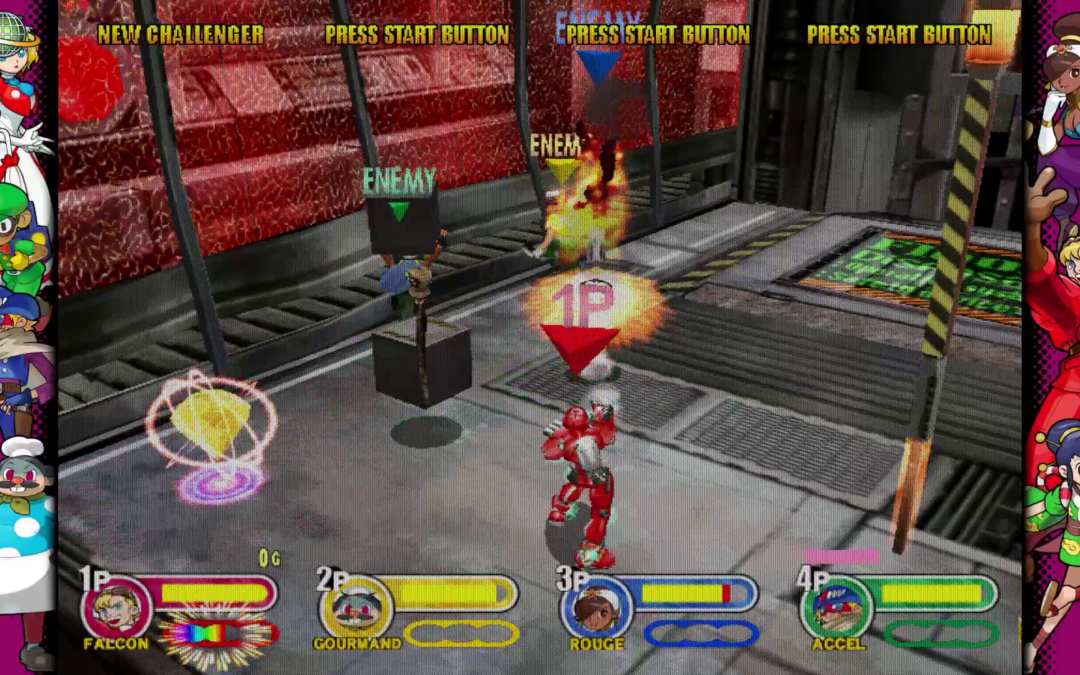Click Falcon's 1P character portrait
Viewport: 1080px width, 675px height.
click(115, 606)
